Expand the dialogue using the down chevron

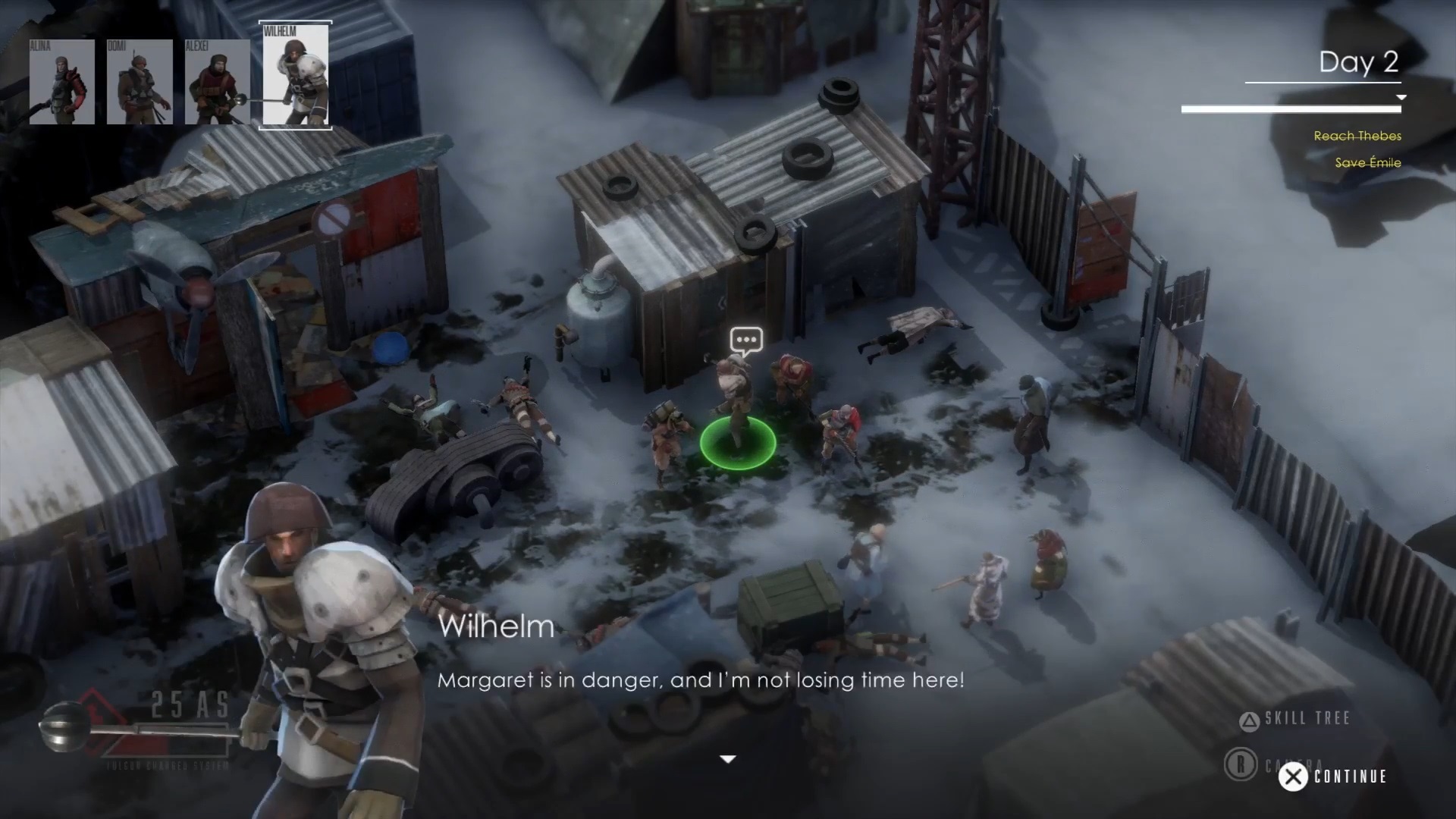728,758
